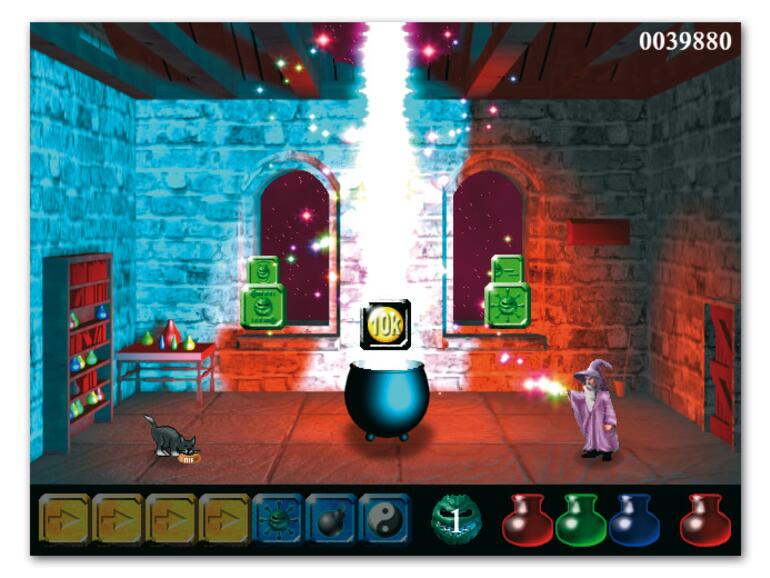Select the blue sun-face tile icon
This screenshot has height=578, width=770.
coord(277,518)
